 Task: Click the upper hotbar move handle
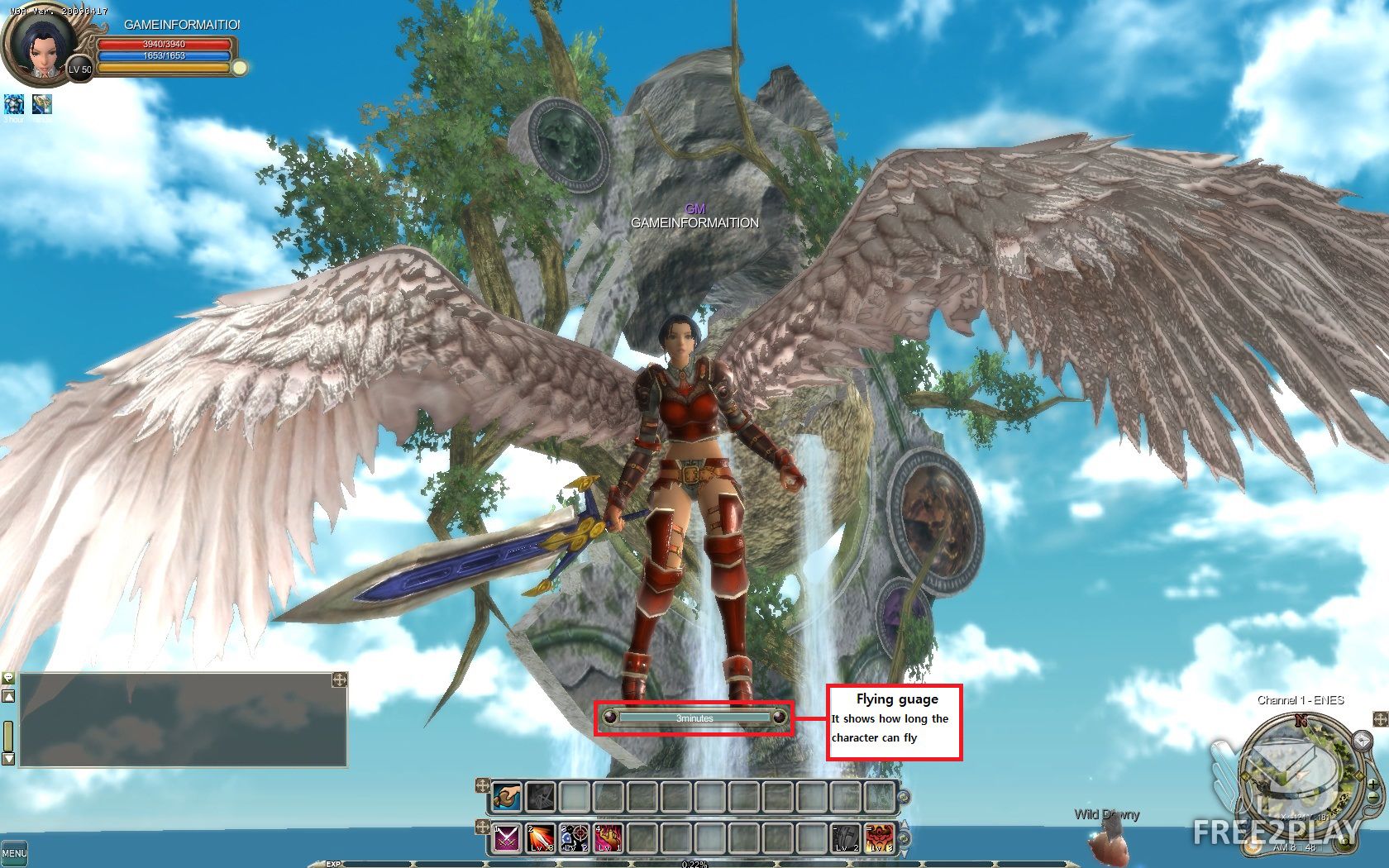coord(483,785)
